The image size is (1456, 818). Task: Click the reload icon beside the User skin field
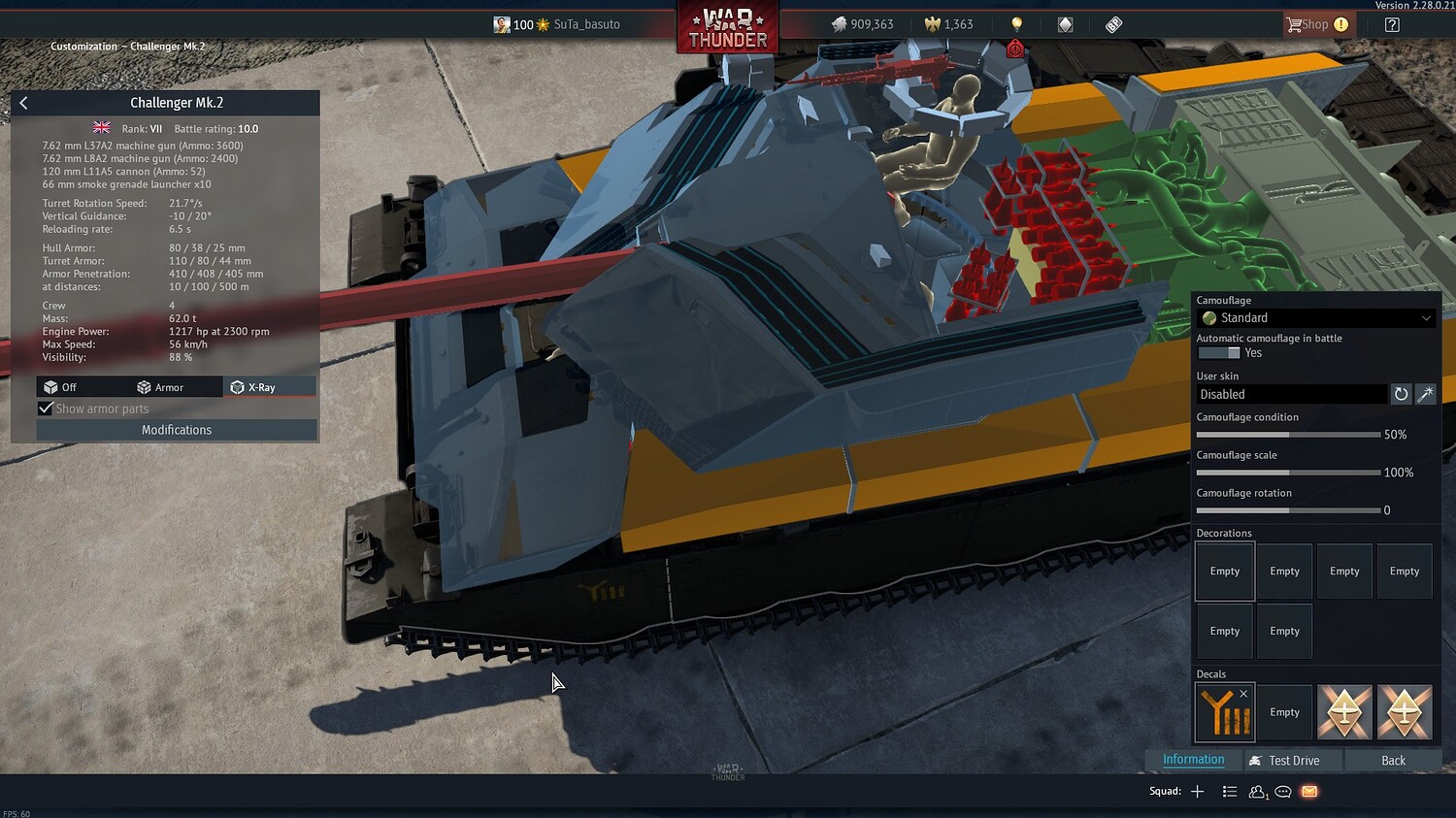[x=1401, y=394]
